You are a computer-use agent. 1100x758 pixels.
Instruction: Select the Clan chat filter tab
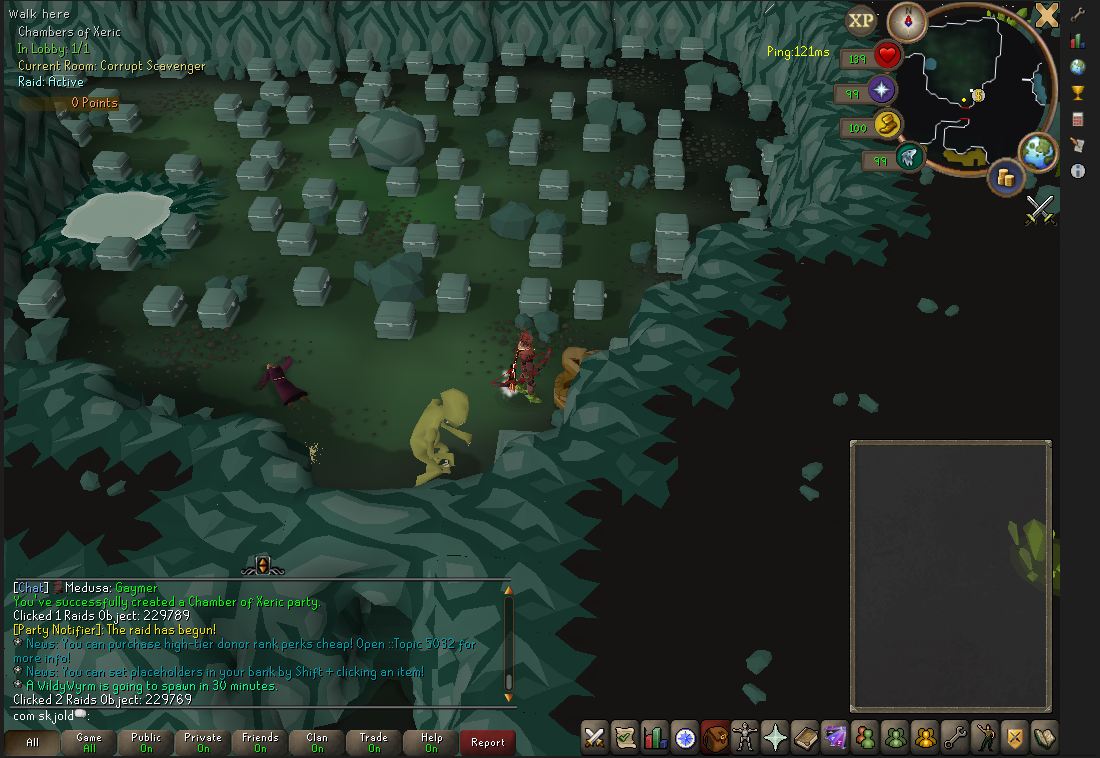(317, 742)
